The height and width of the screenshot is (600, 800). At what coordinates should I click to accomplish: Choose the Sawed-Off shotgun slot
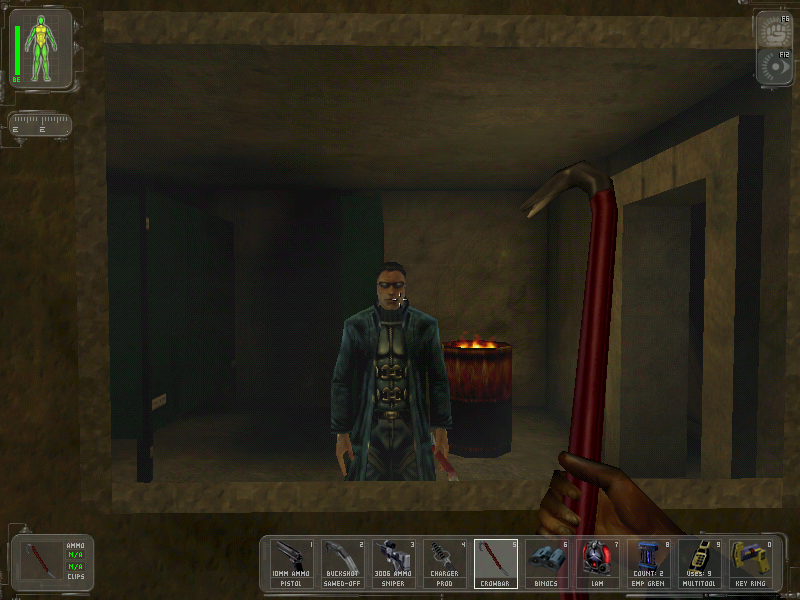[x=342, y=565]
